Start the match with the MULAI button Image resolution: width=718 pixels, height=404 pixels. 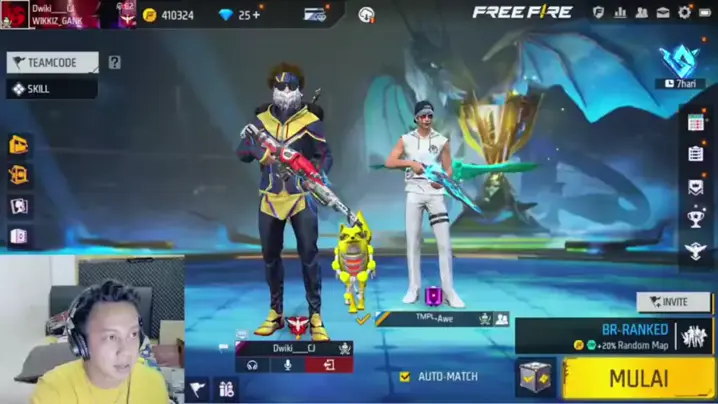[x=638, y=378]
